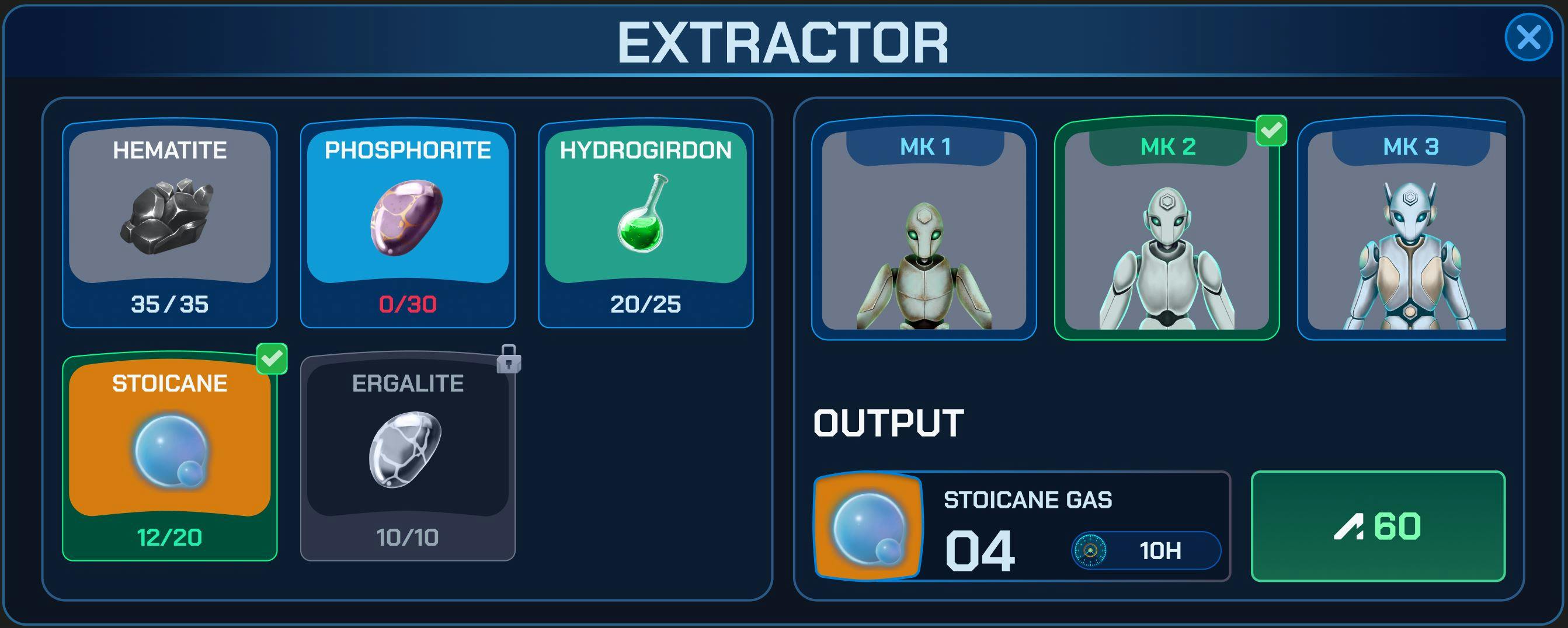Click the timer gauge icon beside 10H

[x=1090, y=551]
